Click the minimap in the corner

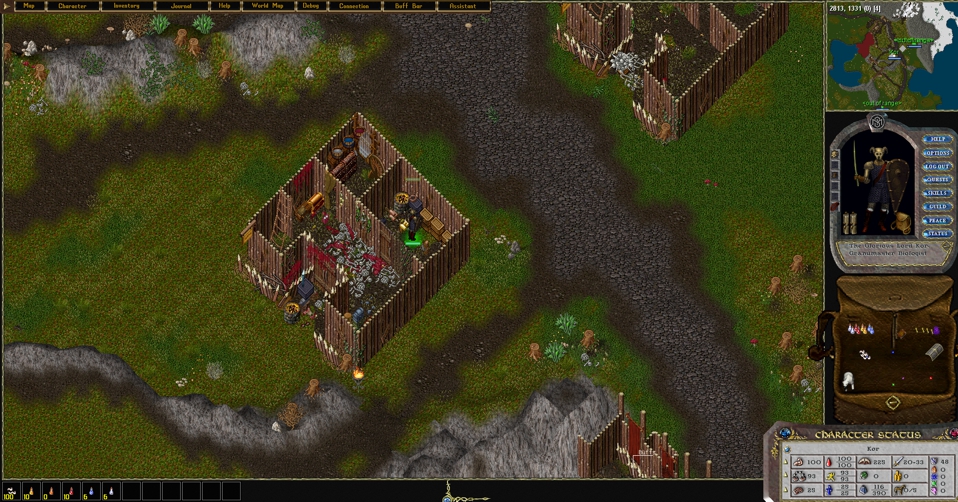coord(890,55)
